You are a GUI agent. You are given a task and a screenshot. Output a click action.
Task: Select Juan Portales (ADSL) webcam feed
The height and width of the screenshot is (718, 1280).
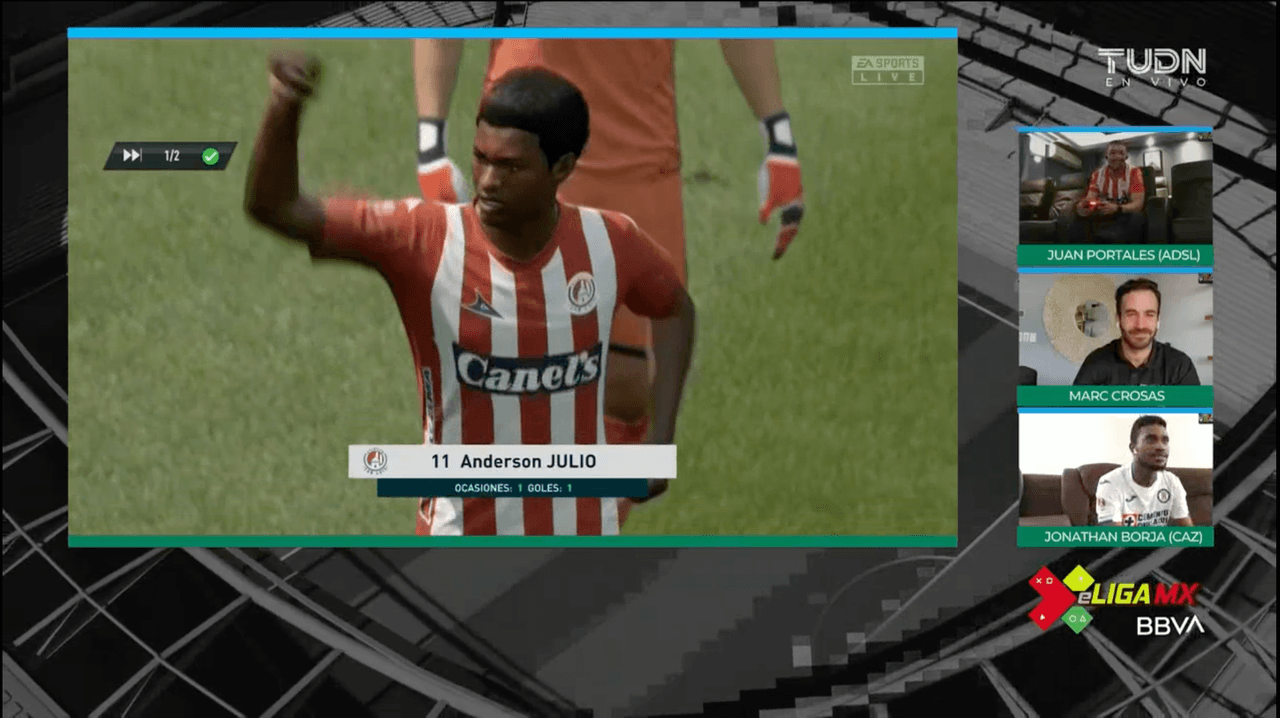tap(1115, 188)
